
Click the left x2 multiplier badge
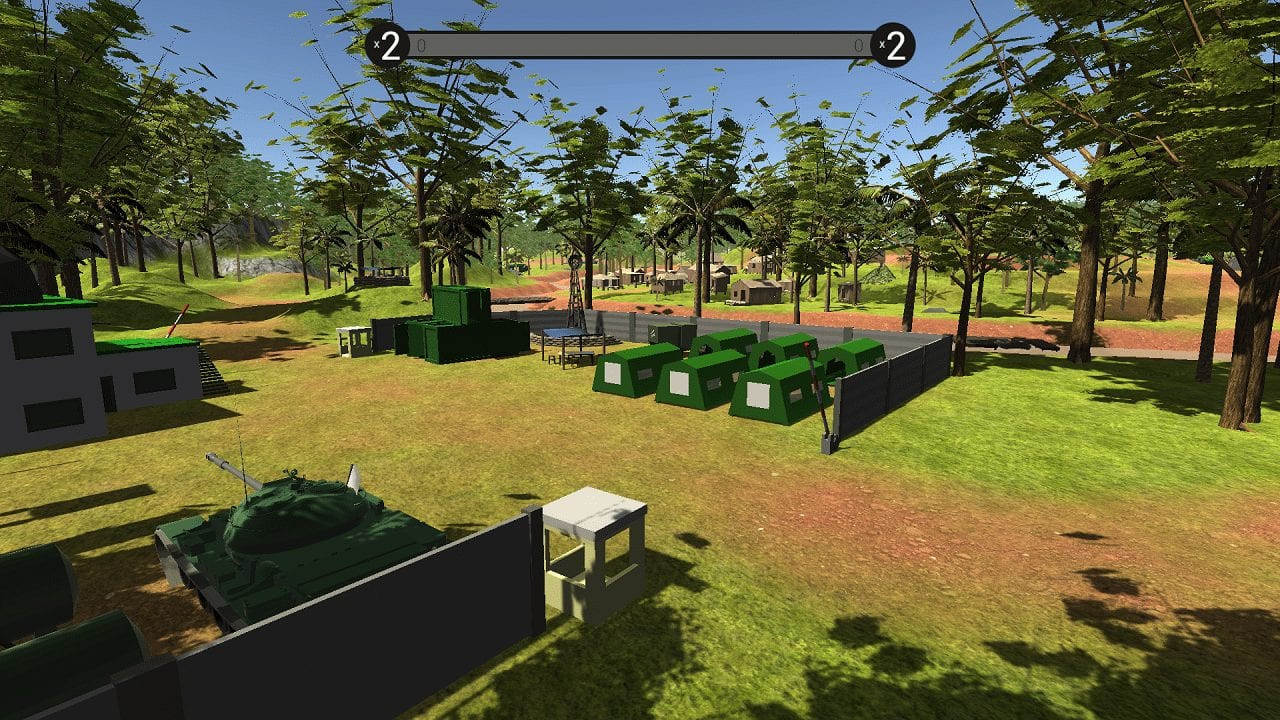tap(390, 45)
